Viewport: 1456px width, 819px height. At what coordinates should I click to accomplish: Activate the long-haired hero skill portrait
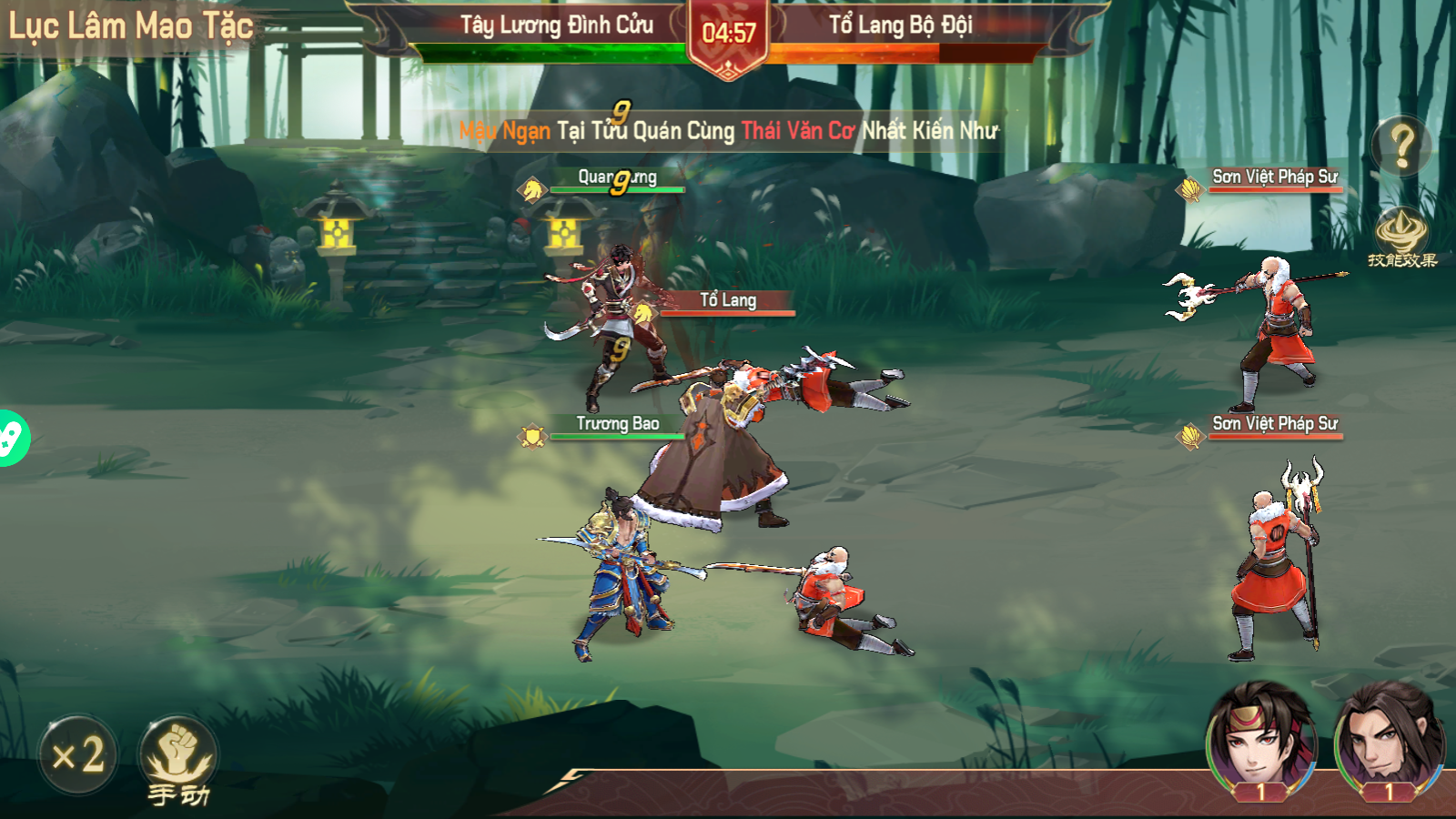(1388, 739)
